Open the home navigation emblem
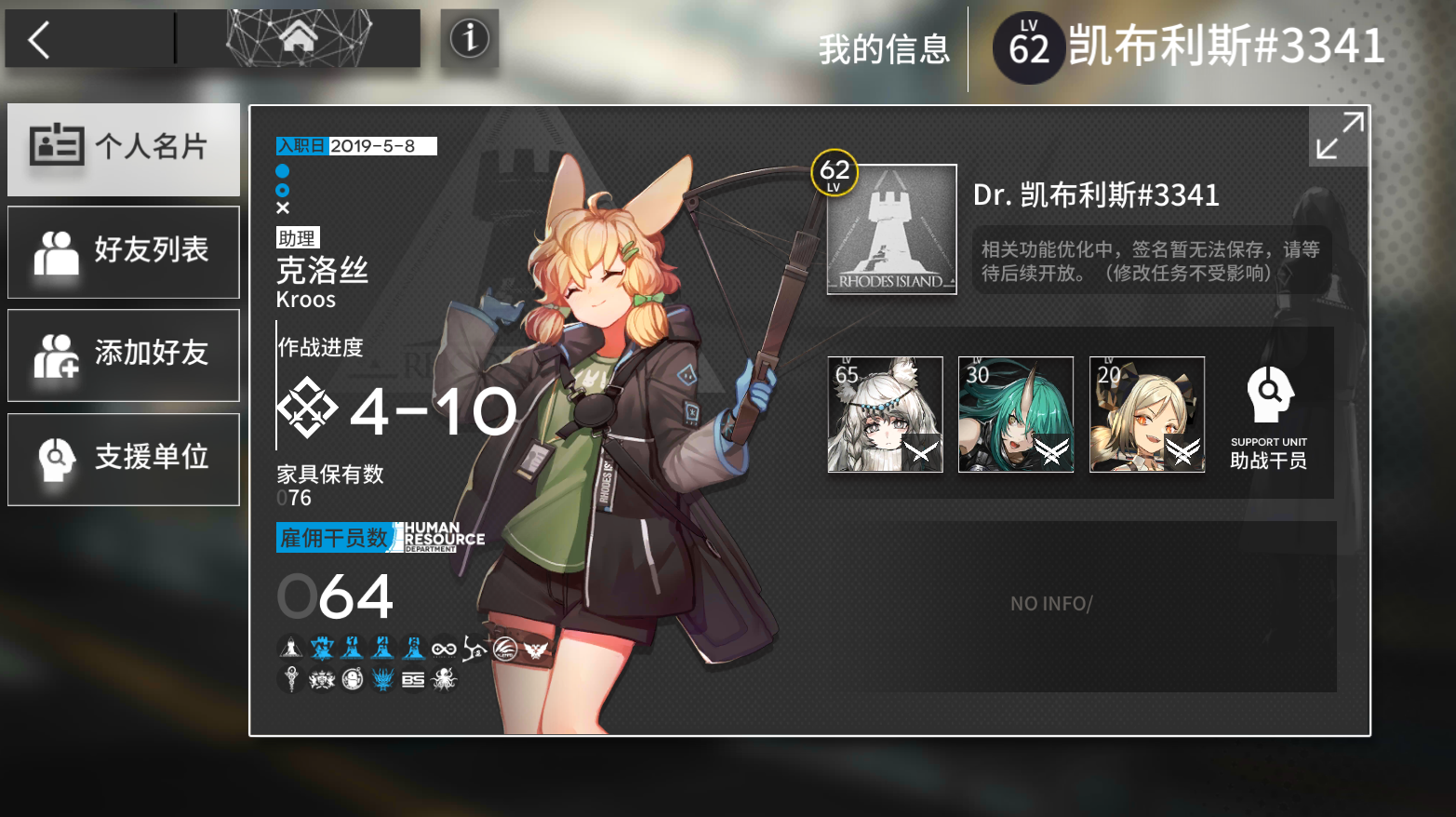Screen dimensions: 1456x817 [298, 39]
